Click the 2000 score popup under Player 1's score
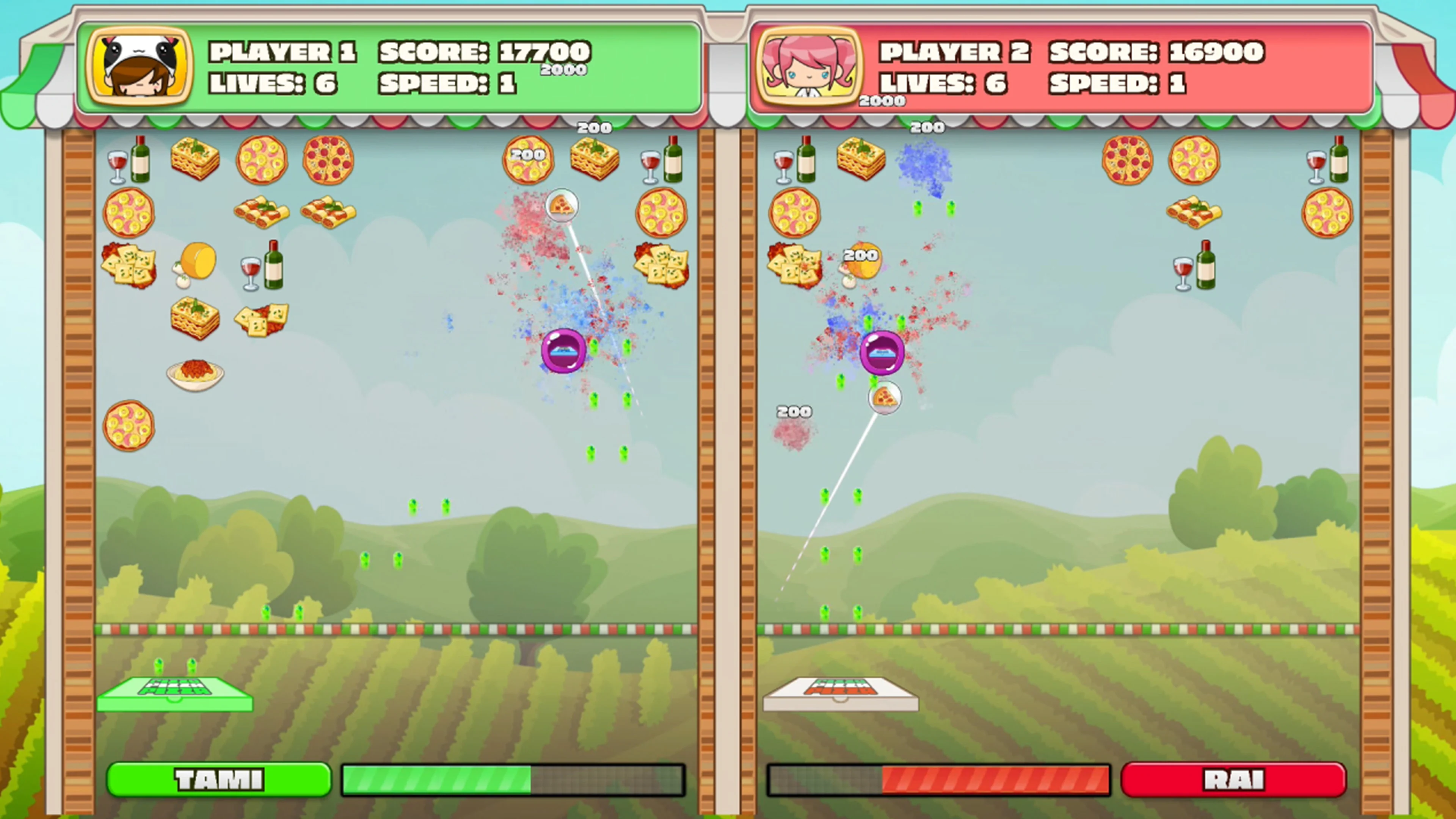This screenshot has width=1456, height=819. point(565,70)
